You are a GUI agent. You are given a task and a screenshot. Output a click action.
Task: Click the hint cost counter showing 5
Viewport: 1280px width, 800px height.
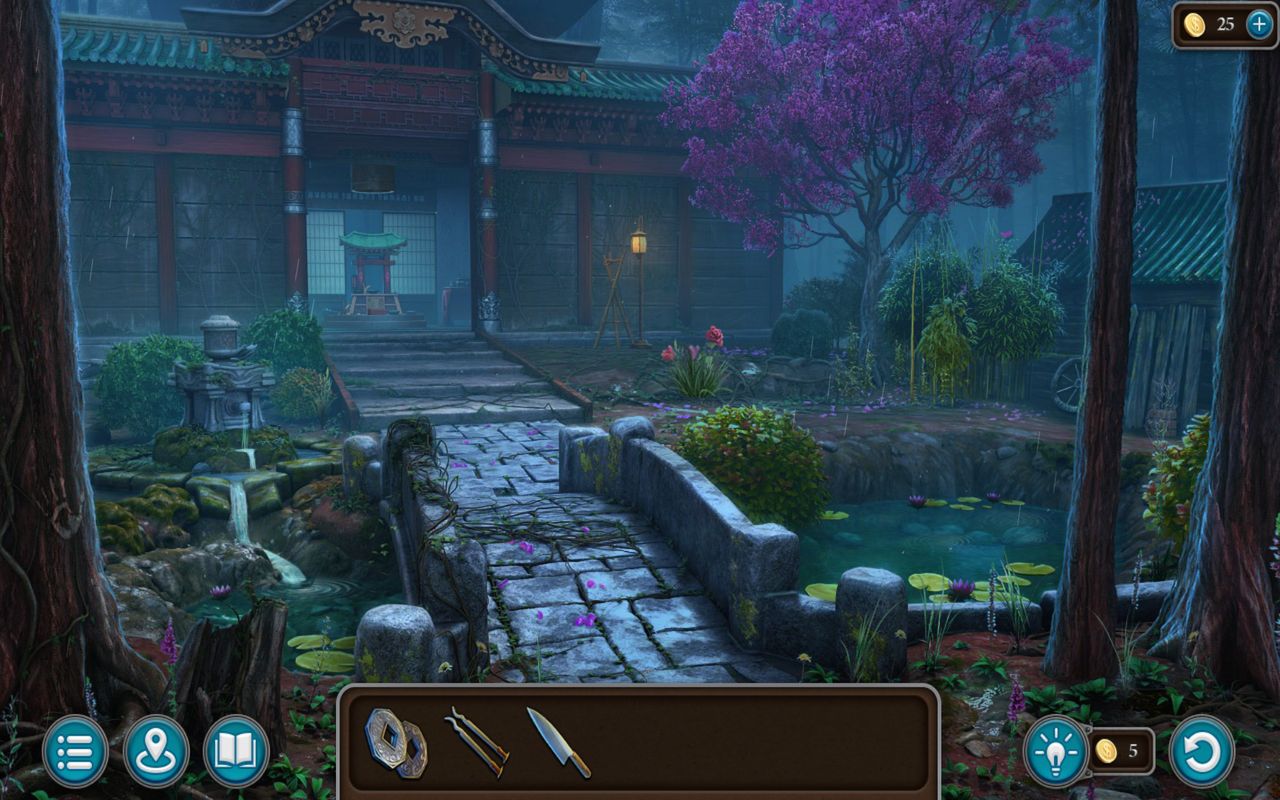1133,751
